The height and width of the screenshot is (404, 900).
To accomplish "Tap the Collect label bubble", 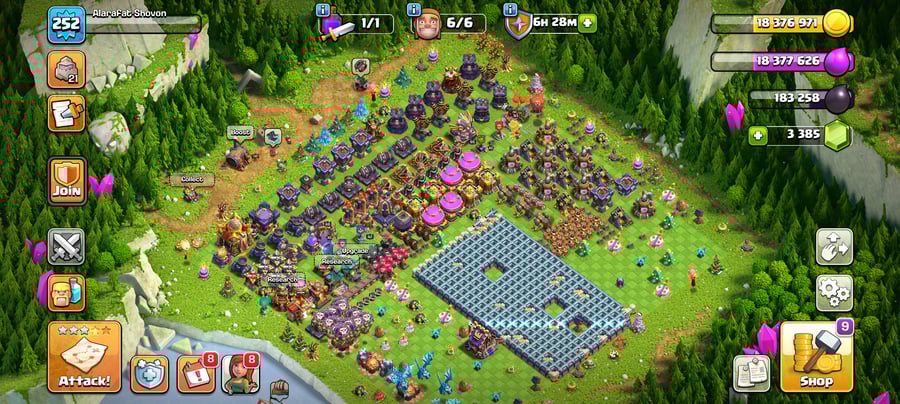I will [x=190, y=180].
